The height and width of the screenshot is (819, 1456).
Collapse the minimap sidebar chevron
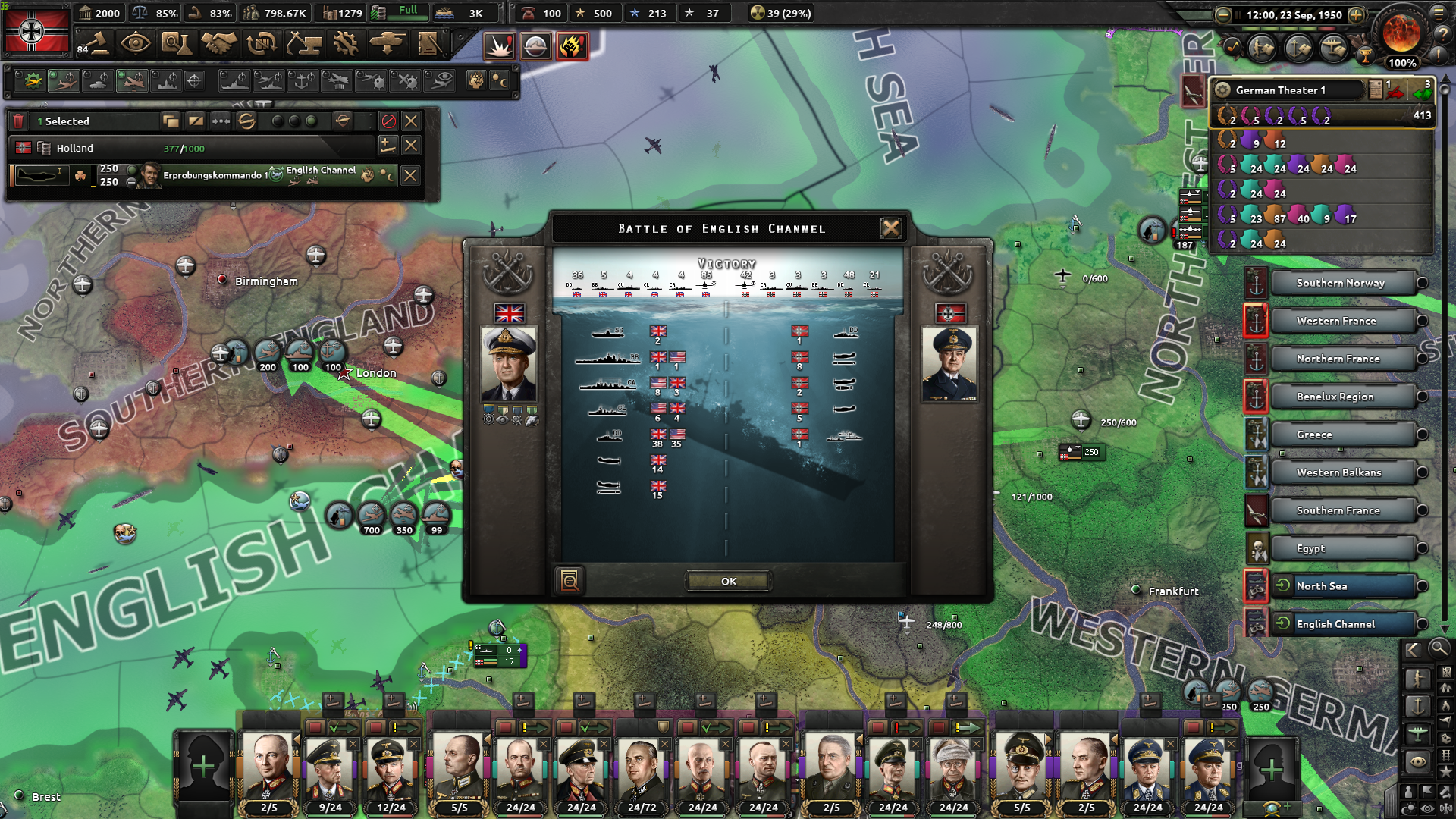click(1412, 649)
